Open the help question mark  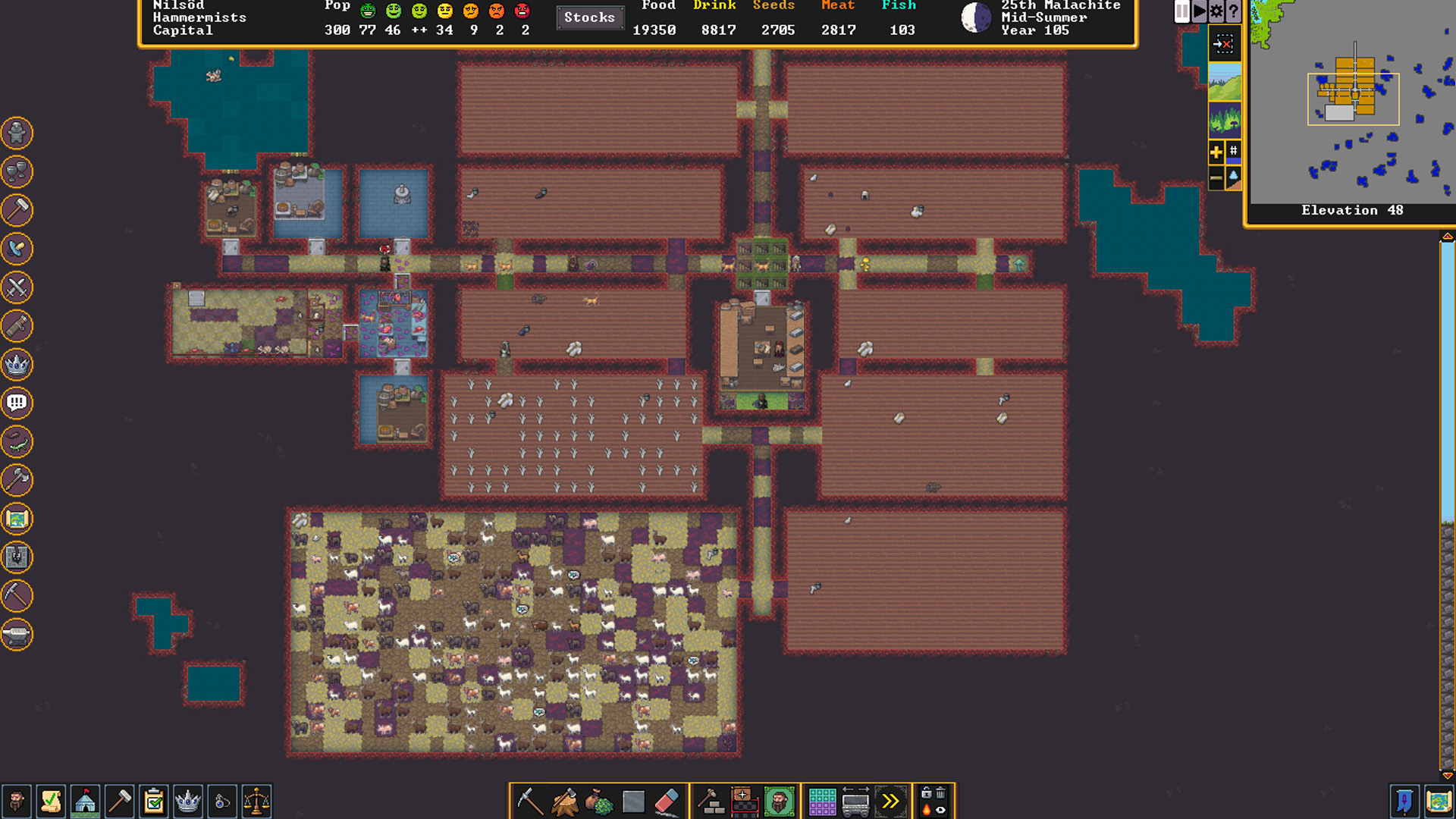[x=1234, y=11]
